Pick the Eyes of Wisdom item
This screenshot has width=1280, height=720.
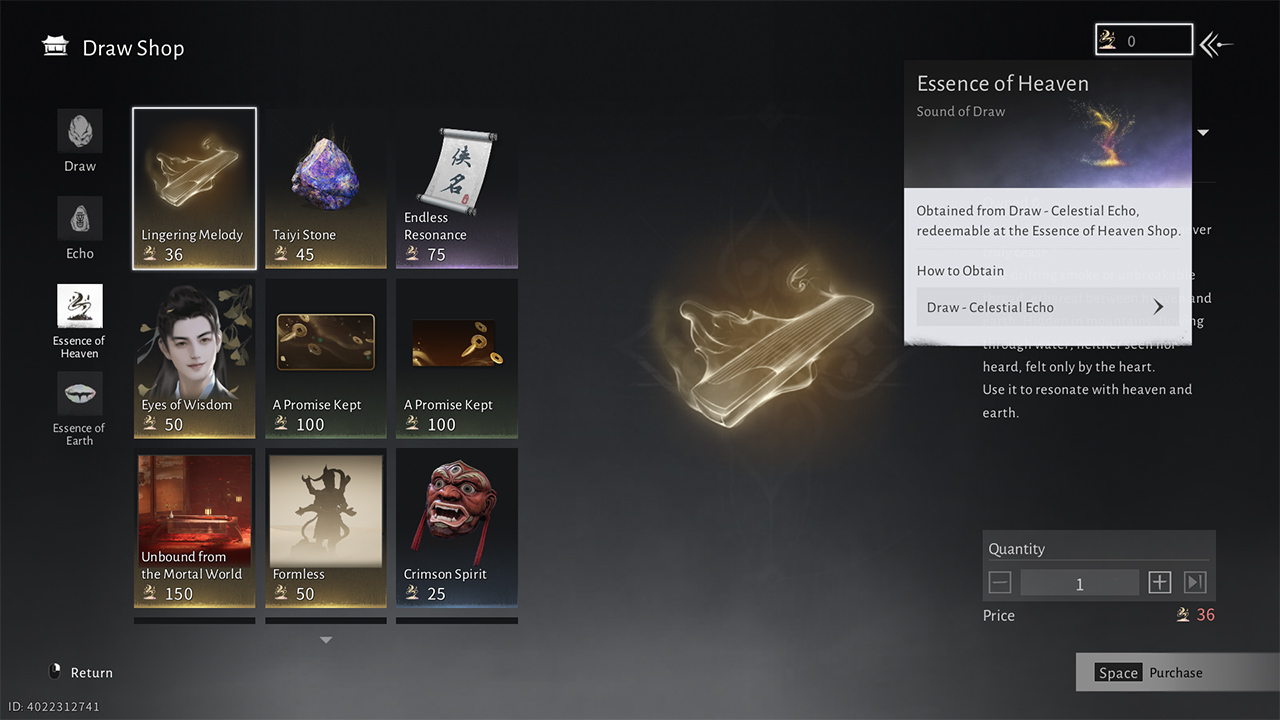pyautogui.click(x=194, y=359)
